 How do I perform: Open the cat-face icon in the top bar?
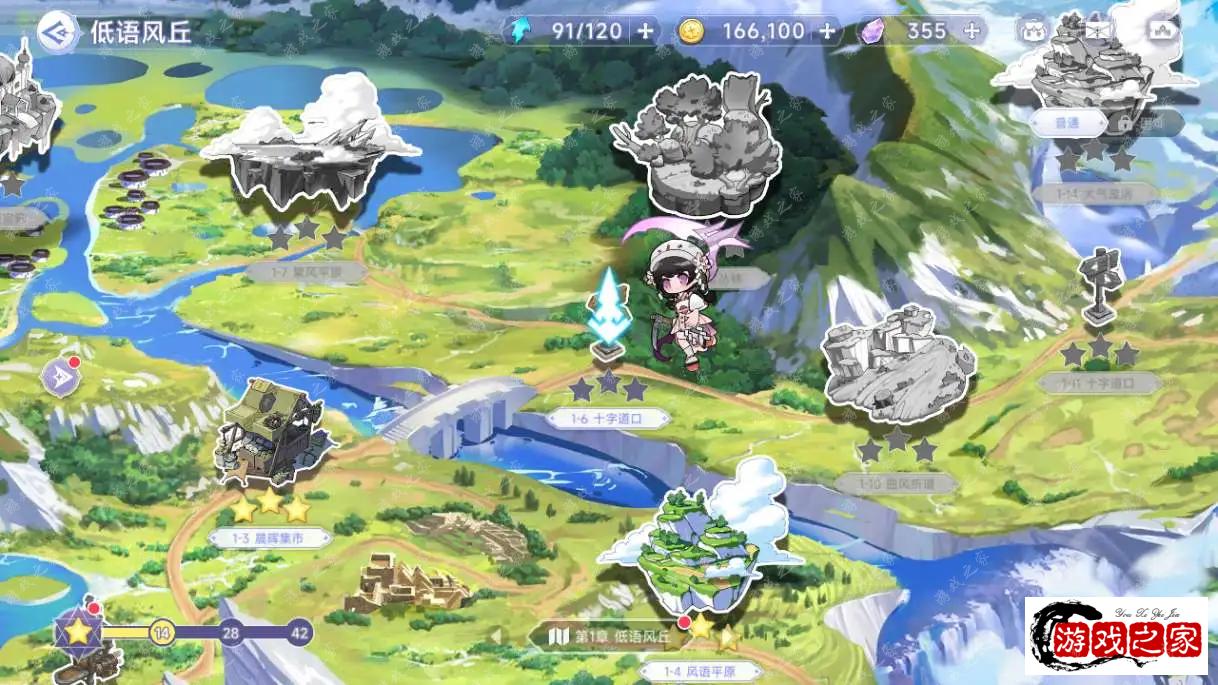1033,30
